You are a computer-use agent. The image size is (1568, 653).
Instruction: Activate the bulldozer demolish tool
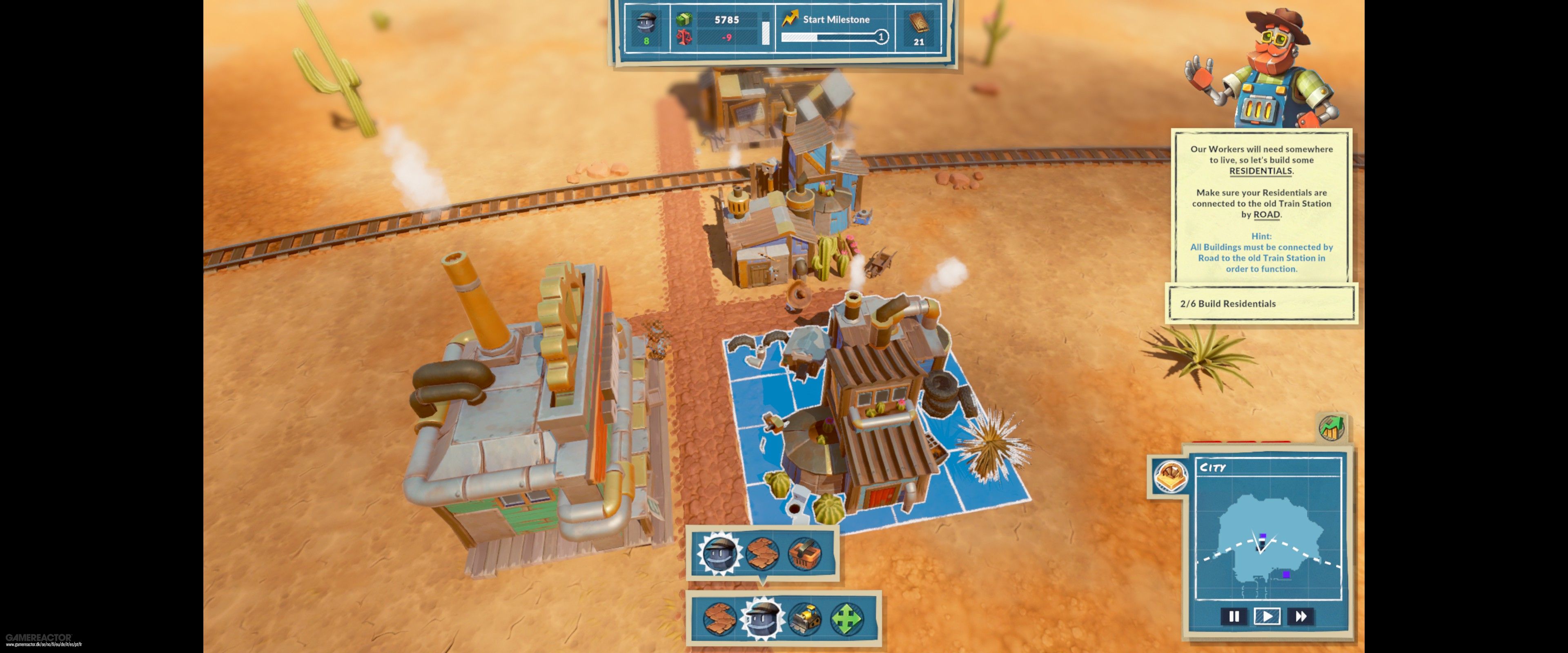[804, 619]
